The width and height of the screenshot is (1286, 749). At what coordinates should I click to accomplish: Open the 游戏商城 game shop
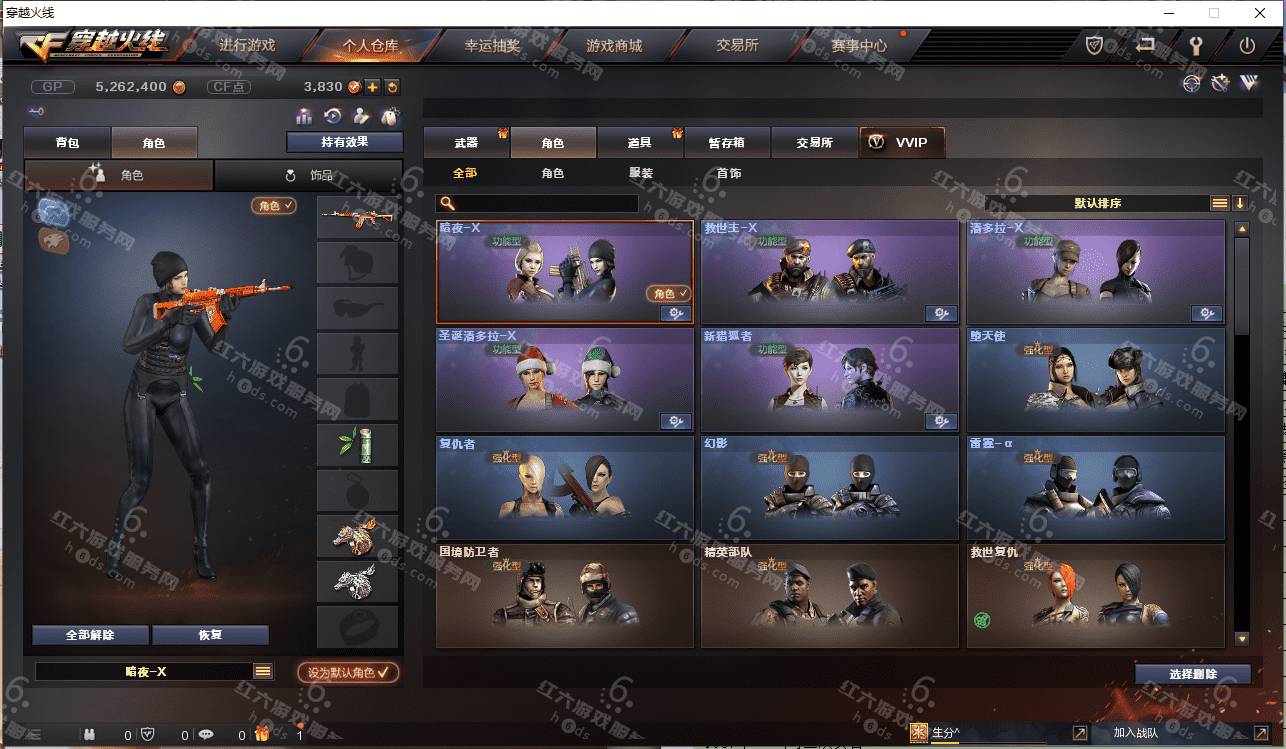pos(614,45)
